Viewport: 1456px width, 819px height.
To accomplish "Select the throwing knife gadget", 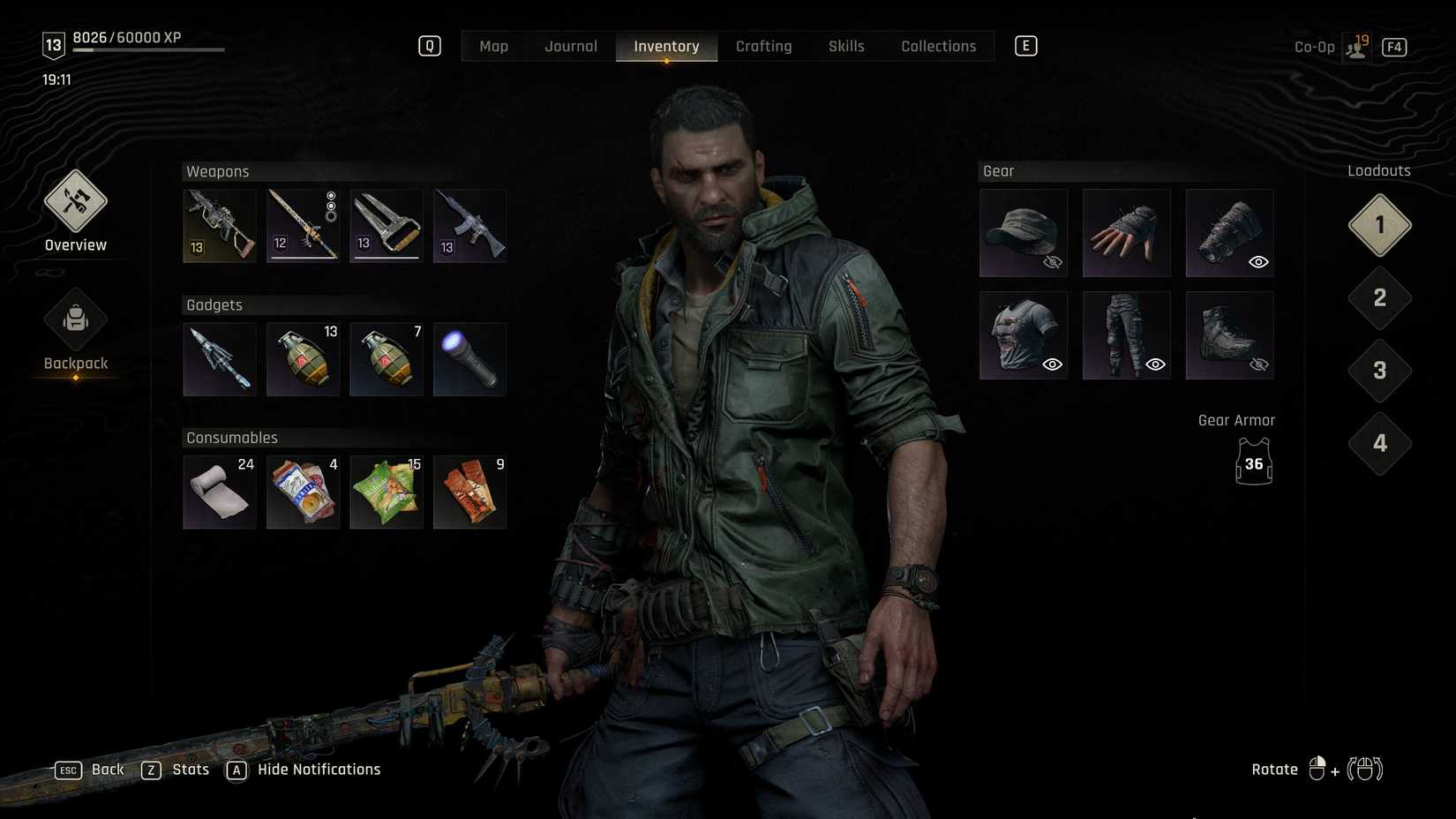I will click(x=219, y=359).
